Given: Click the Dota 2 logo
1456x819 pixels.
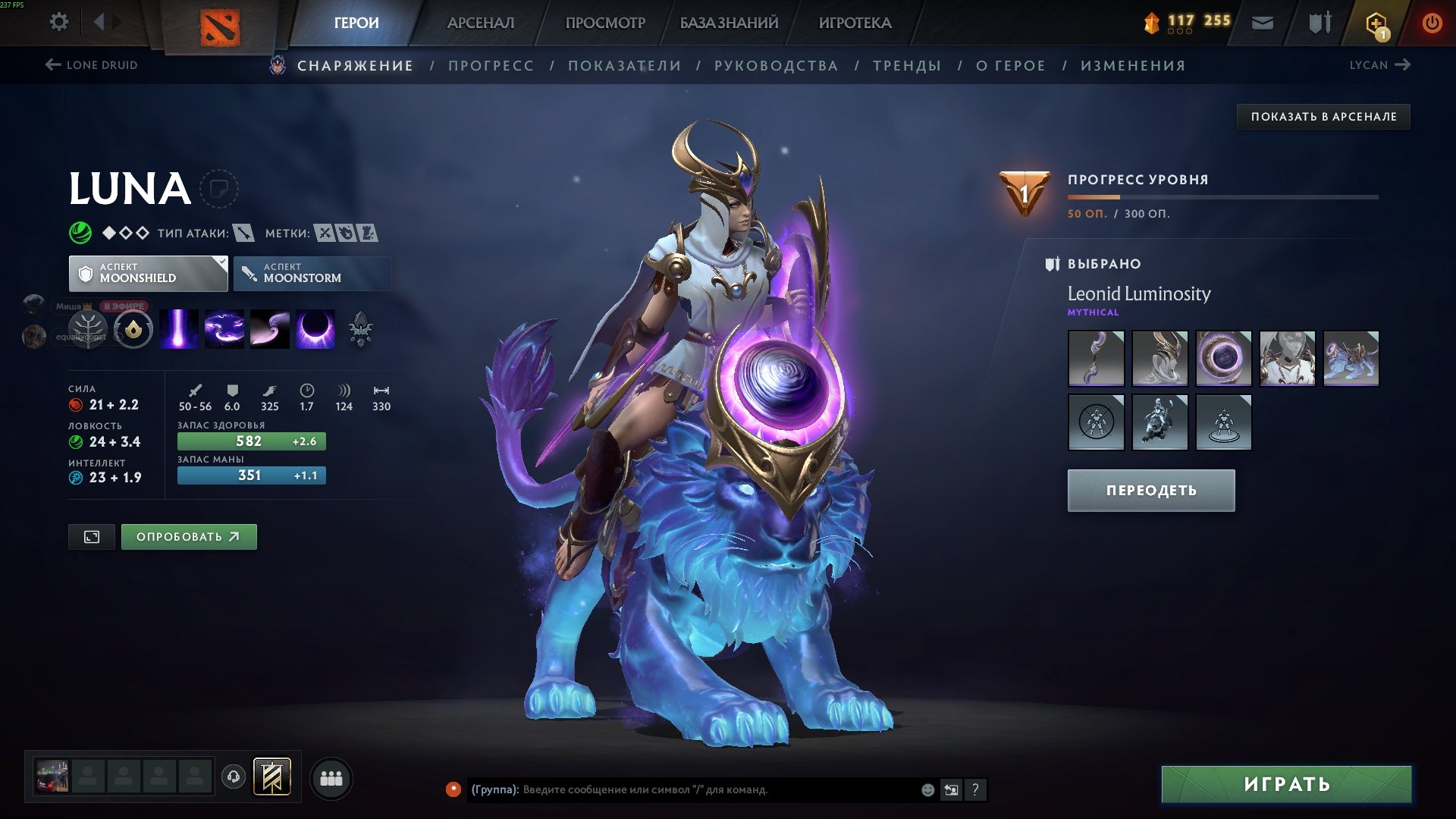Looking at the screenshot, I should pos(221,25).
